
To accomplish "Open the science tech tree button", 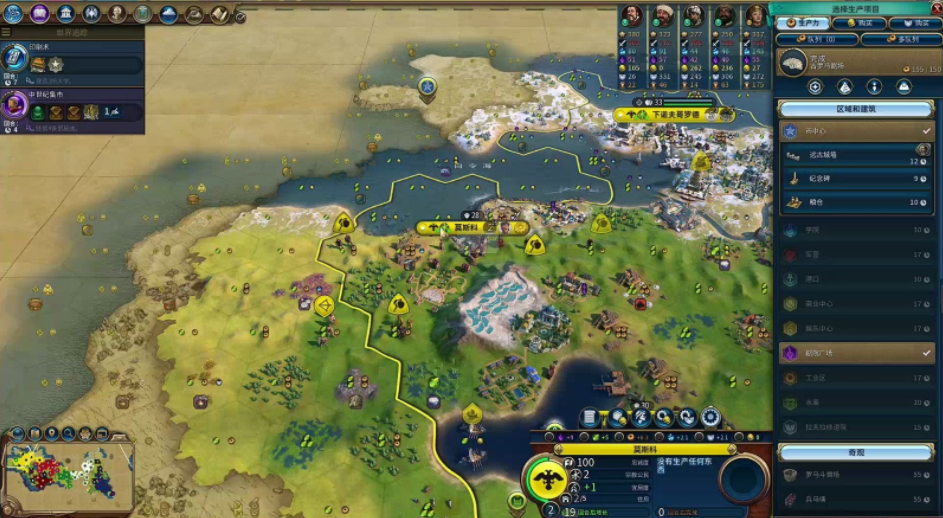I will (x=13, y=13).
